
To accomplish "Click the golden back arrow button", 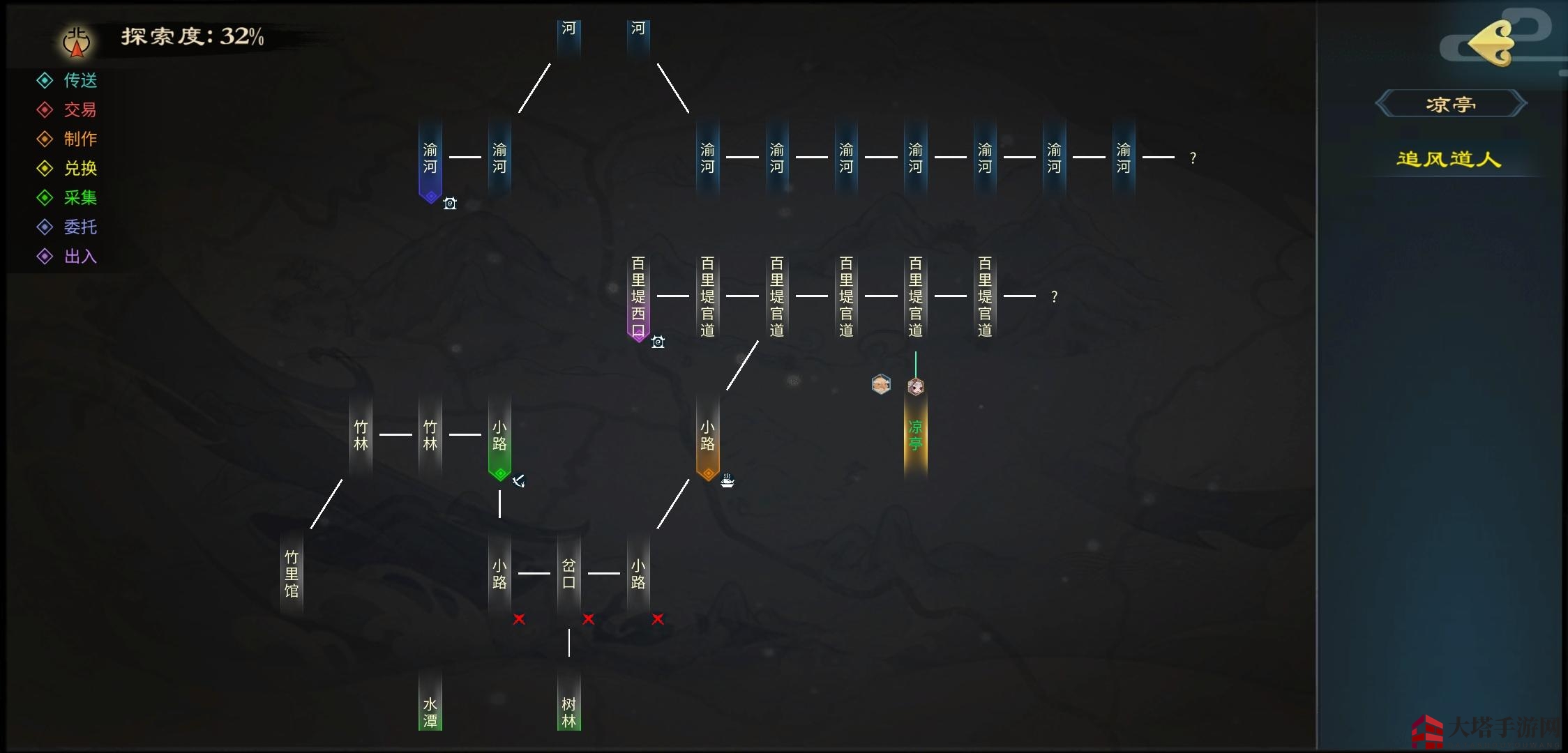I will tap(1491, 43).
